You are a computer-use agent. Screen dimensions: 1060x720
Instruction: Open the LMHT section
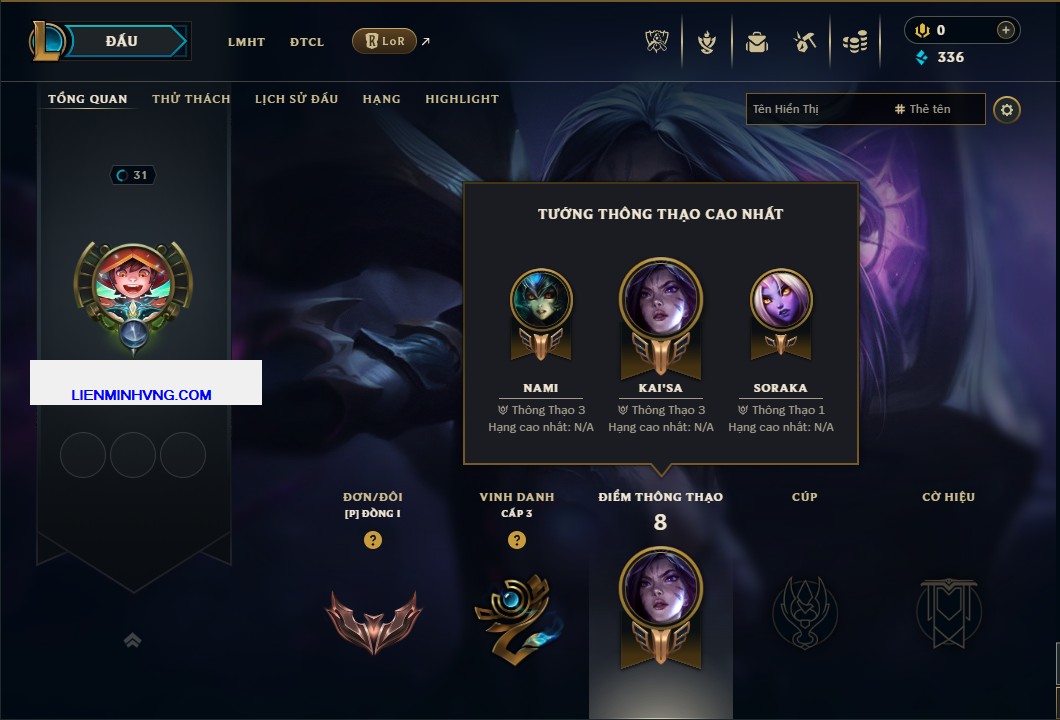pyautogui.click(x=246, y=42)
